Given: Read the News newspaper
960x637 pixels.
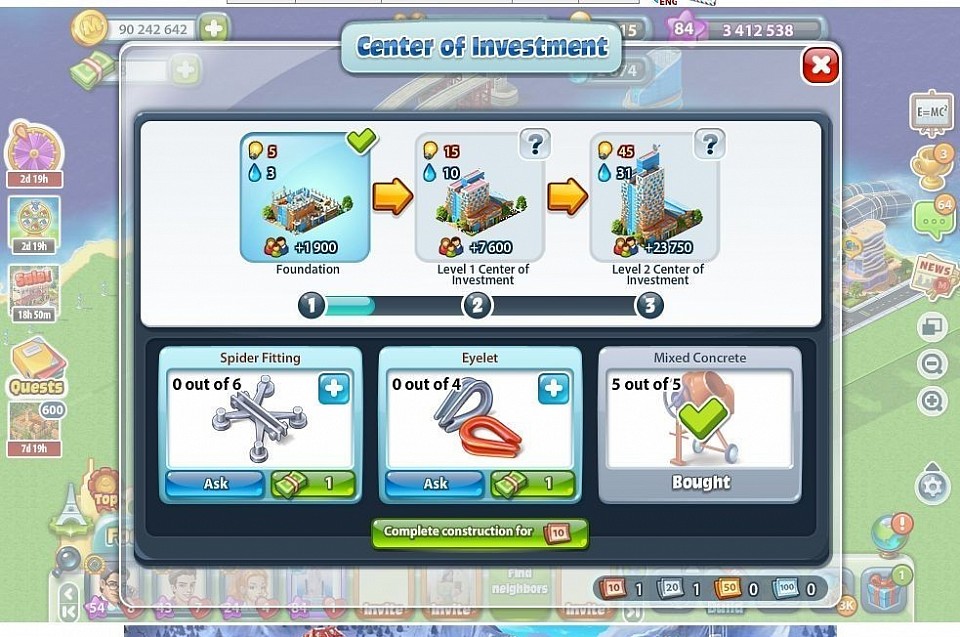Looking at the screenshot, I should pos(933,275).
